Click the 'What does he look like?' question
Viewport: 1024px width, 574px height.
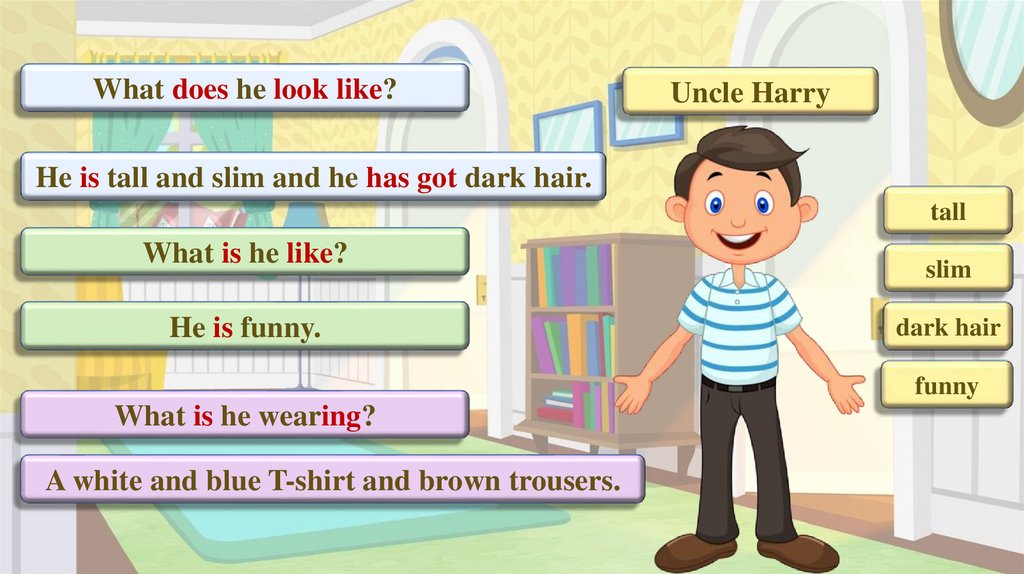[245, 89]
